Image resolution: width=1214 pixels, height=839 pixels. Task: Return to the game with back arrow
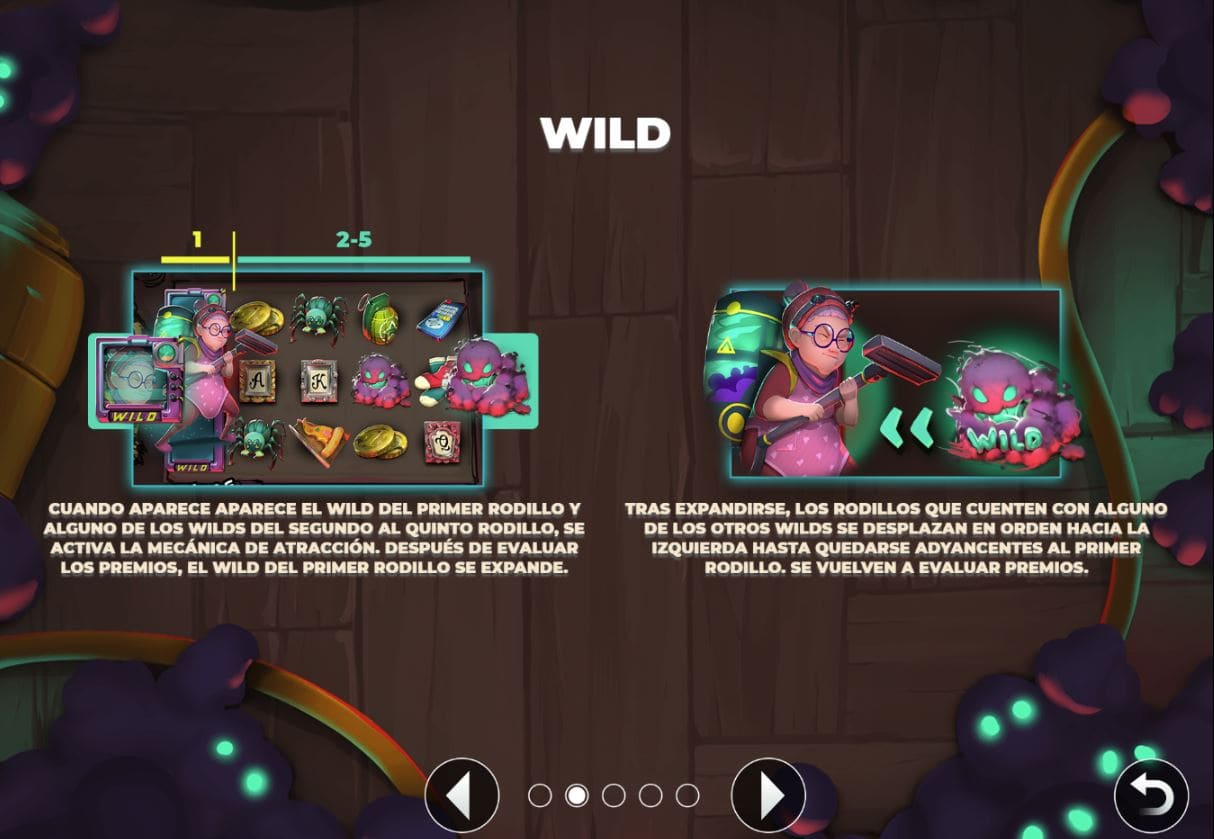pos(1151,796)
